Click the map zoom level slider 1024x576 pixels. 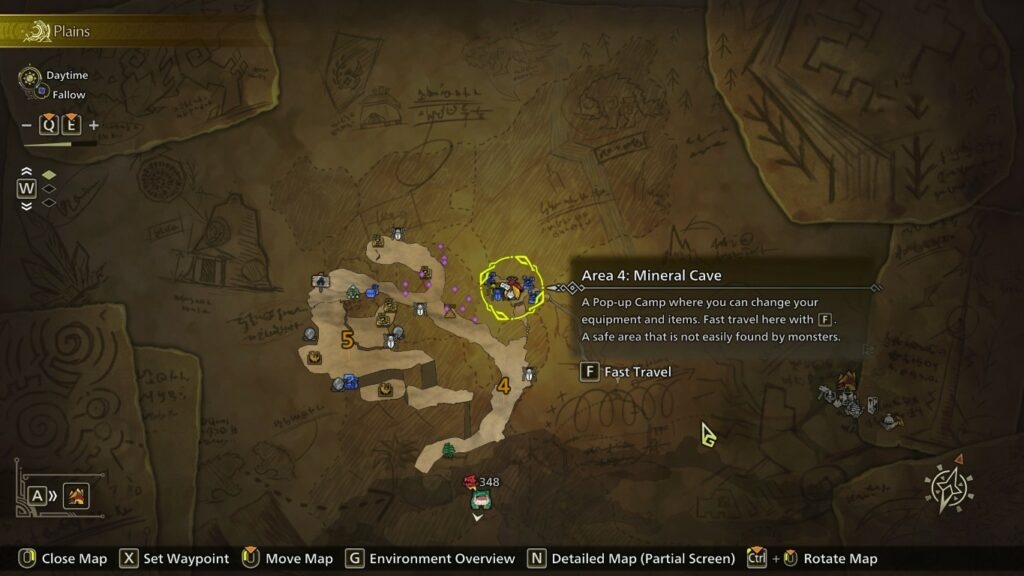pyautogui.click(x=60, y=144)
